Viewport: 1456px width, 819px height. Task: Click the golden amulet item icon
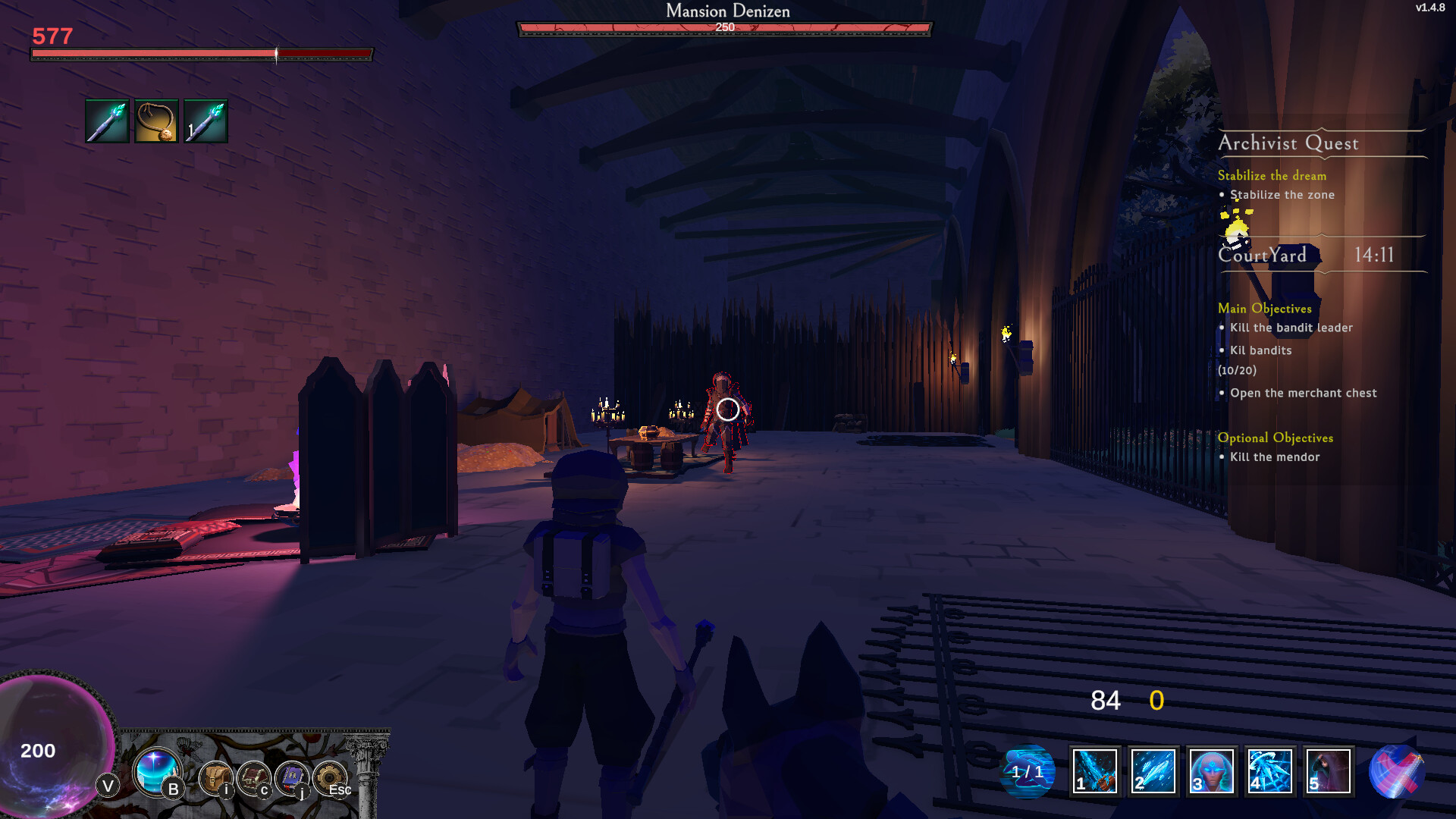(155, 121)
